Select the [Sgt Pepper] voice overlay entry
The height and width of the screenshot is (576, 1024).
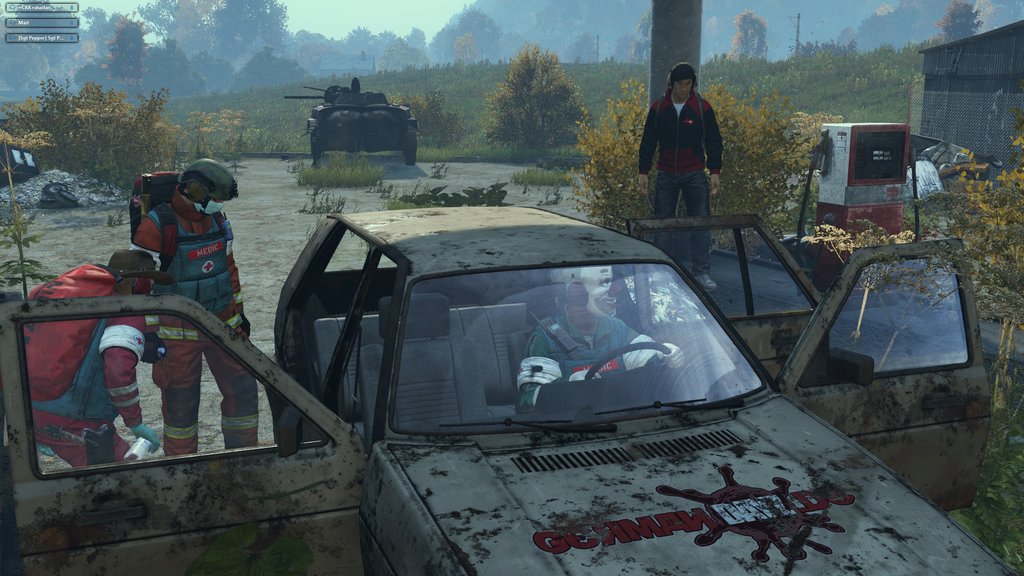coord(42,37)
